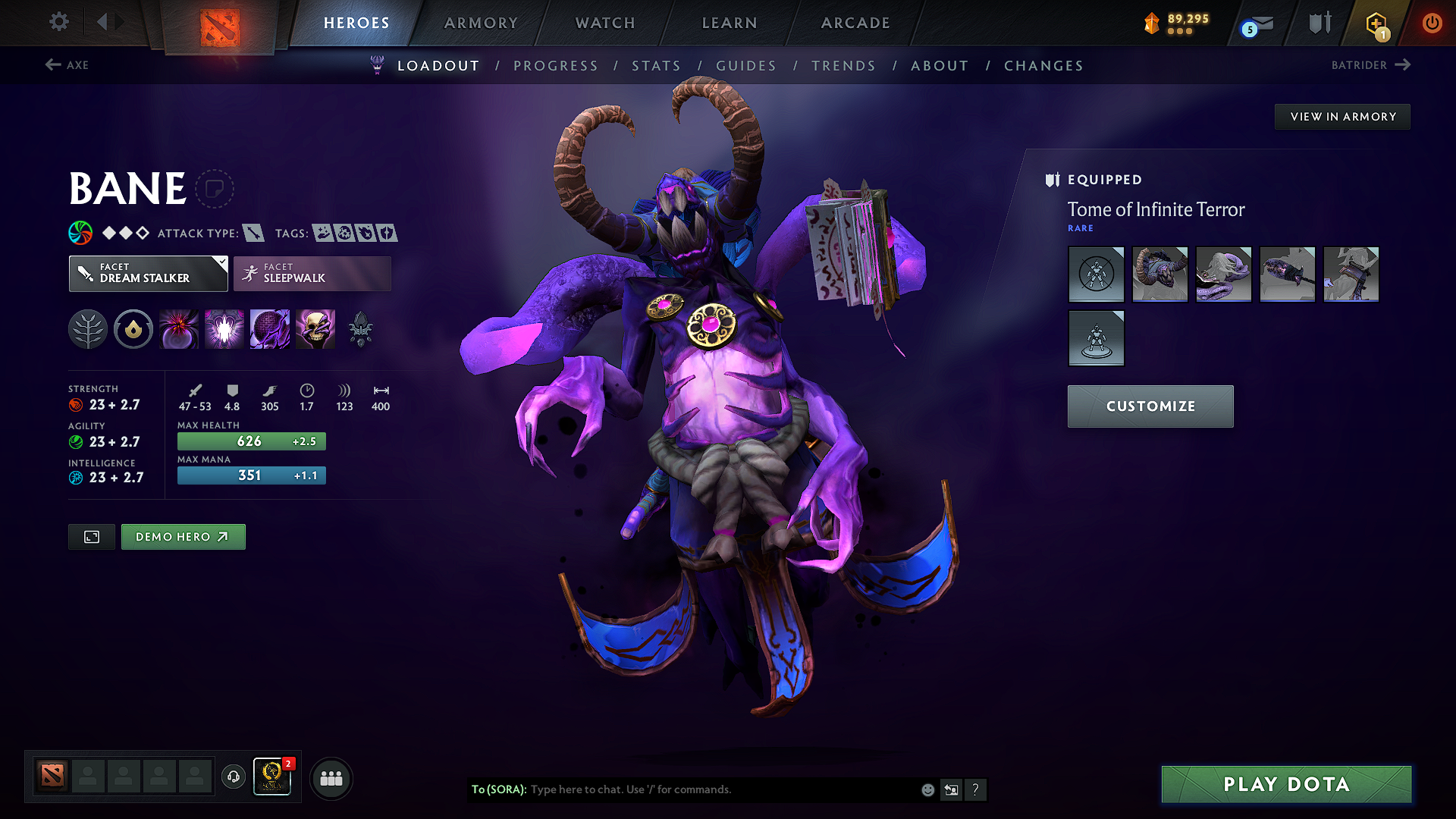Select the Fiend's Grip skull icon
1456x819 pixels.
[315, 328]
